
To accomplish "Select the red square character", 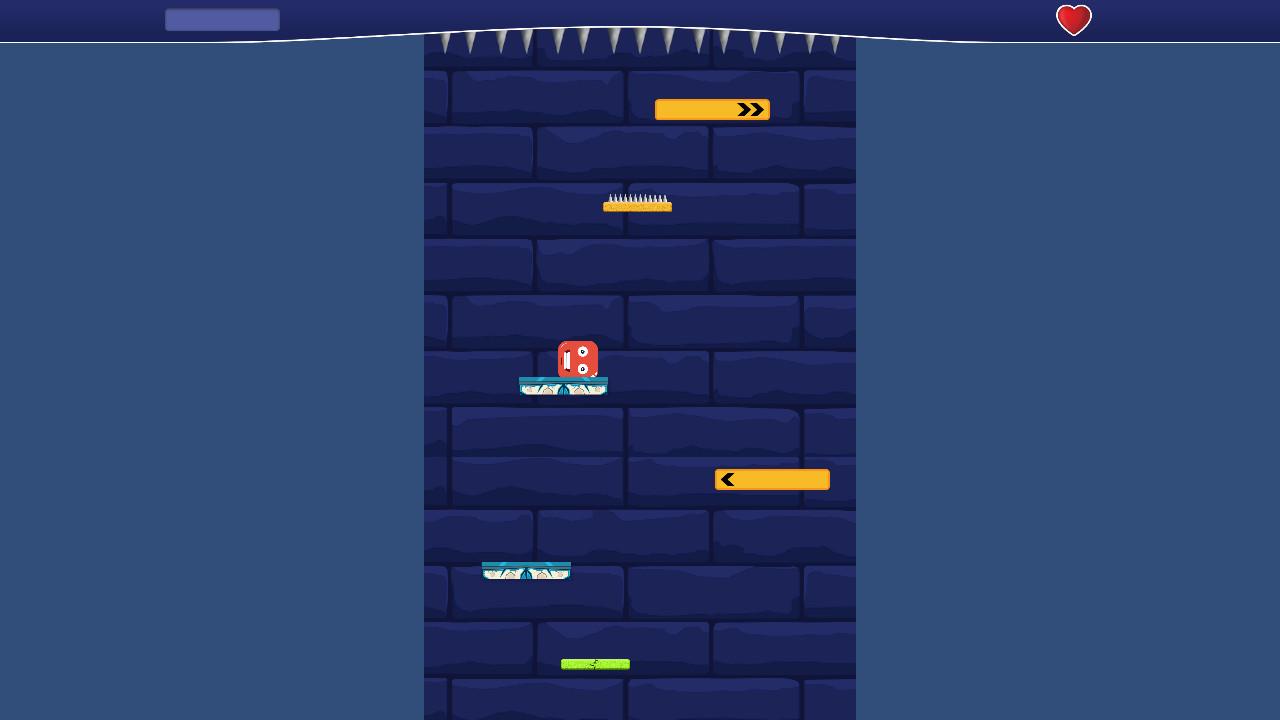I will [x=576, y=358].
